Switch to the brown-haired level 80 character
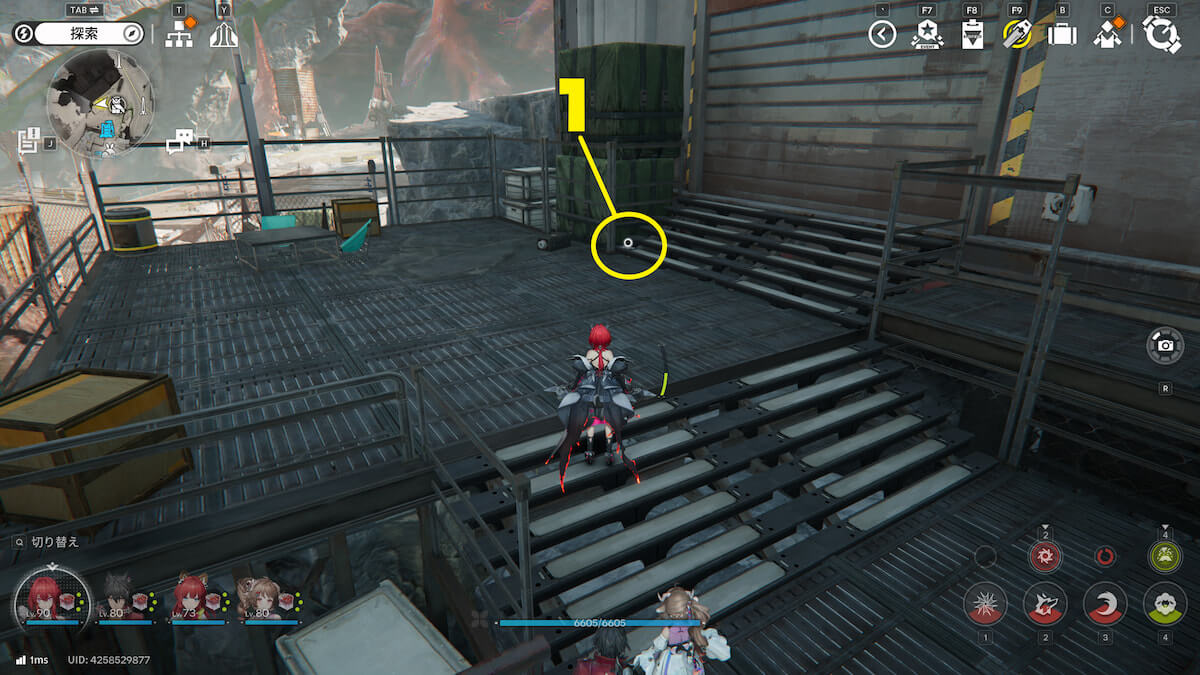The height and width of the screenshot is (675, 1200). [x=265, y=596]
